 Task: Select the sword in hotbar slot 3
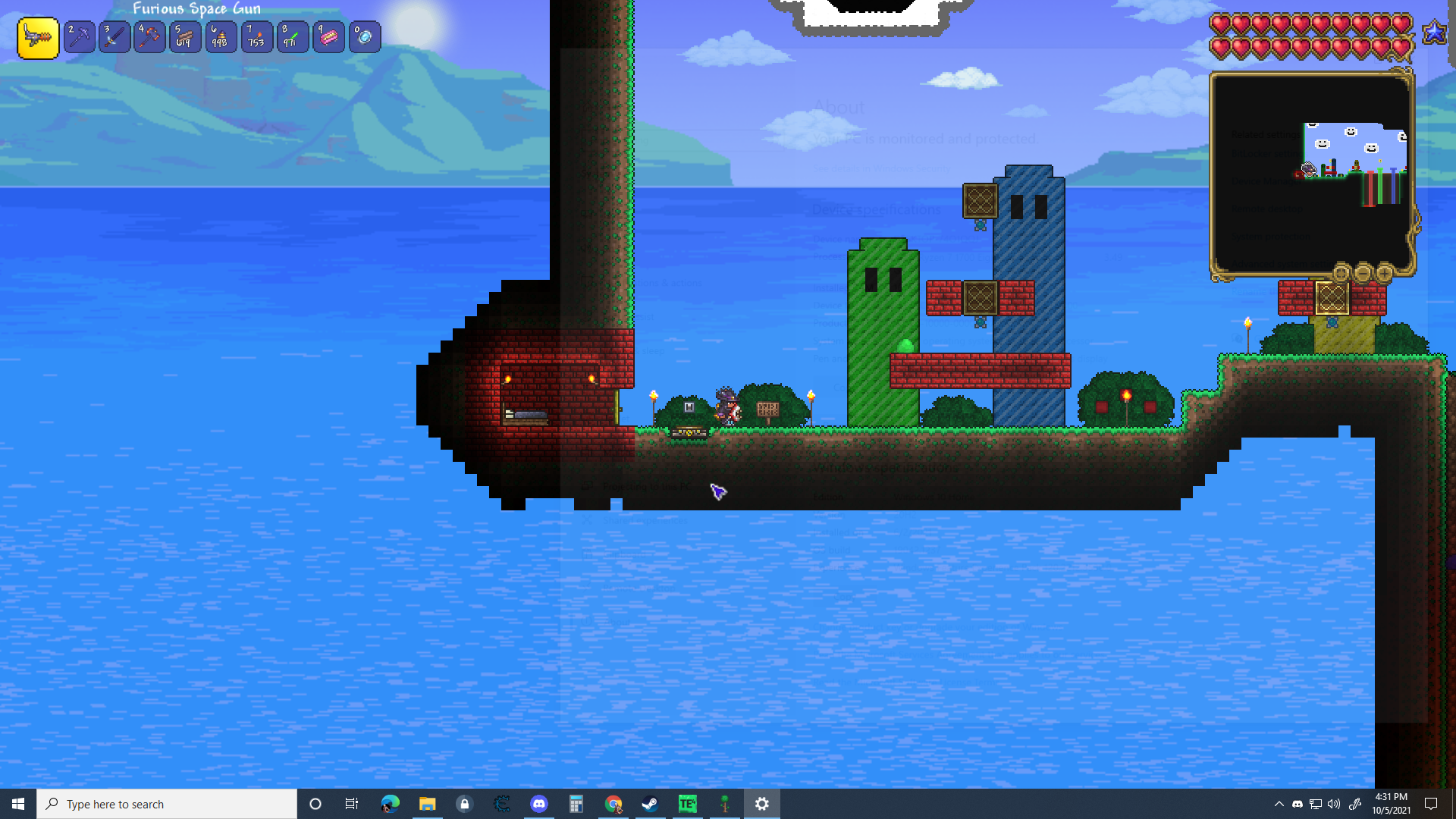click(115, 37)
